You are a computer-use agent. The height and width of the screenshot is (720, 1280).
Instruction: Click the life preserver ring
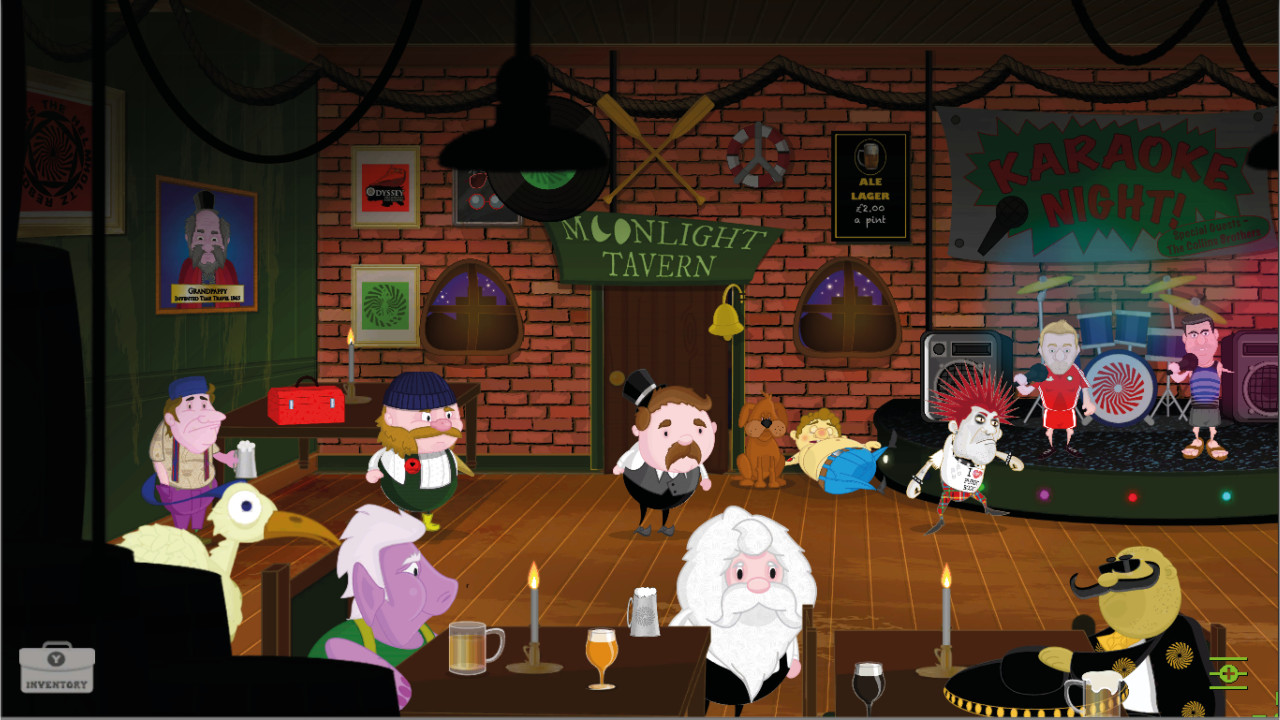(758, 155)
